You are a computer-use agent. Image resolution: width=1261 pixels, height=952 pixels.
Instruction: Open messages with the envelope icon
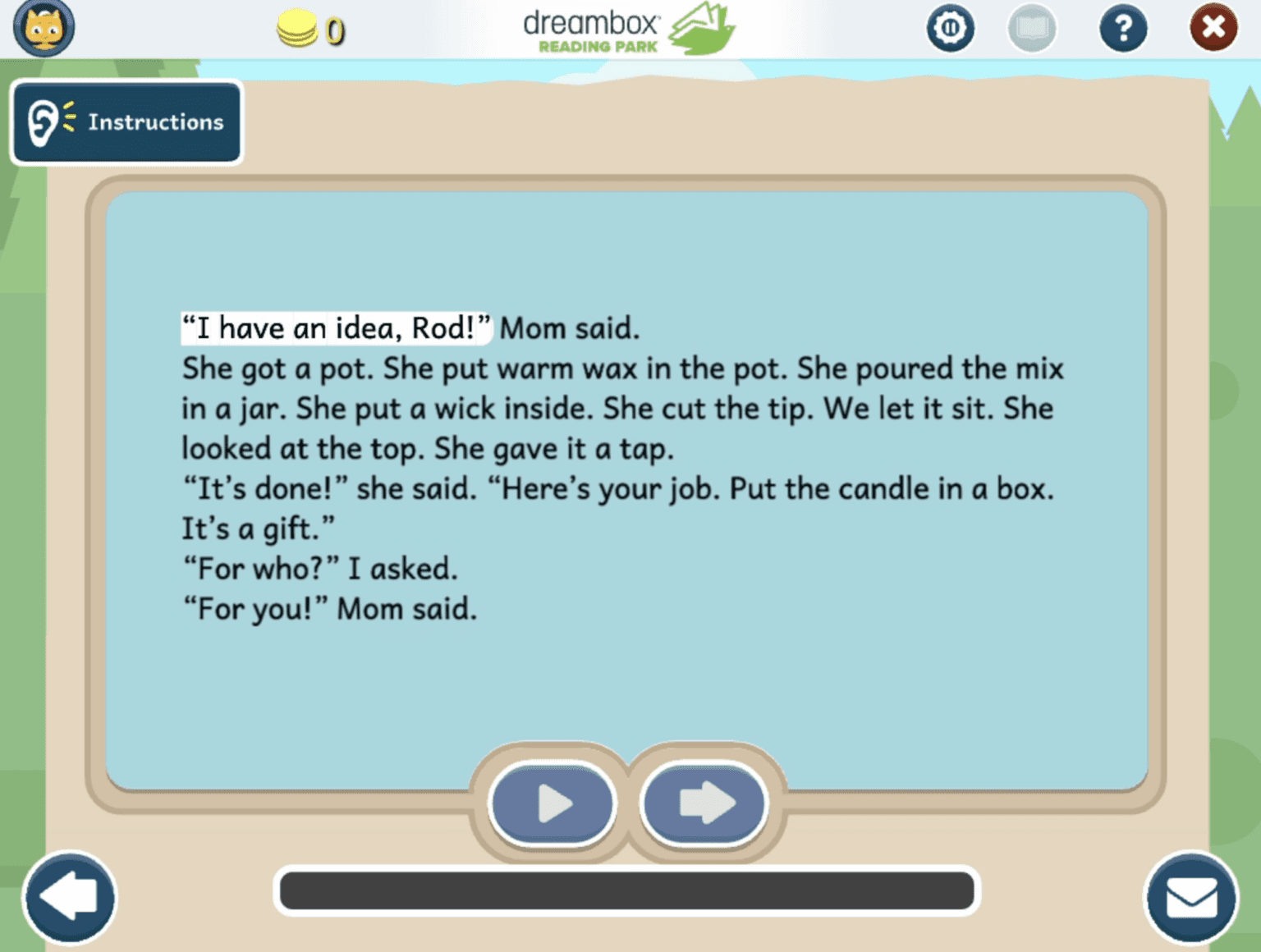click(x=1191, y=897)
